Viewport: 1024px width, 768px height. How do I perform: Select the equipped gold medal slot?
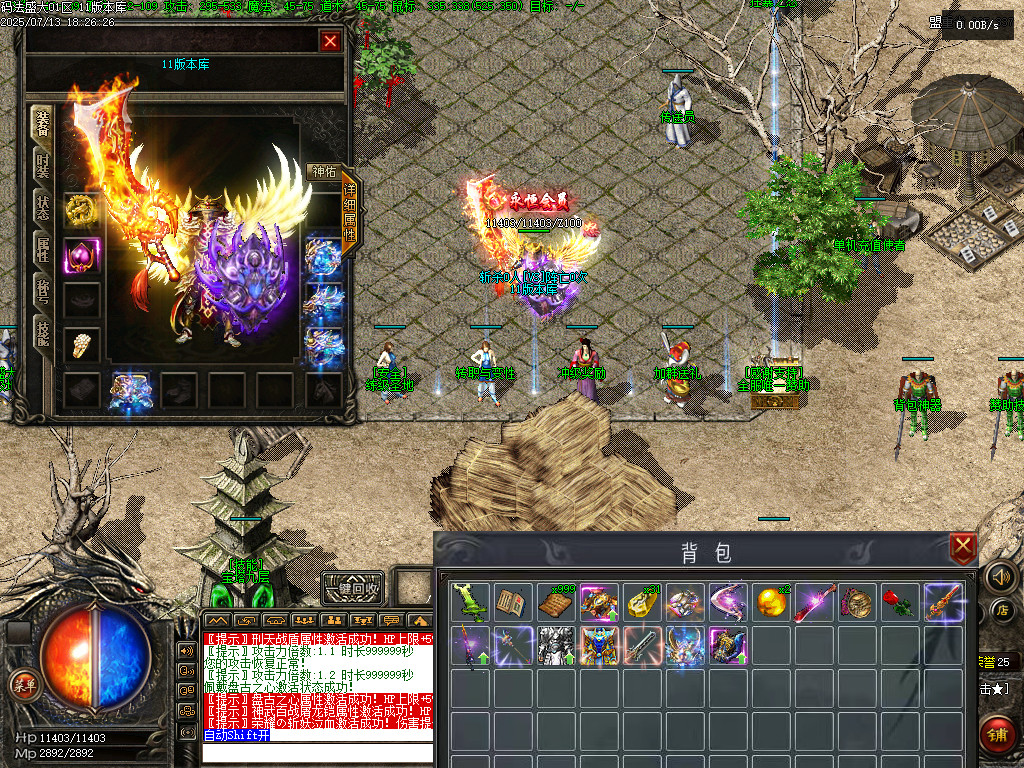point(81,209)
